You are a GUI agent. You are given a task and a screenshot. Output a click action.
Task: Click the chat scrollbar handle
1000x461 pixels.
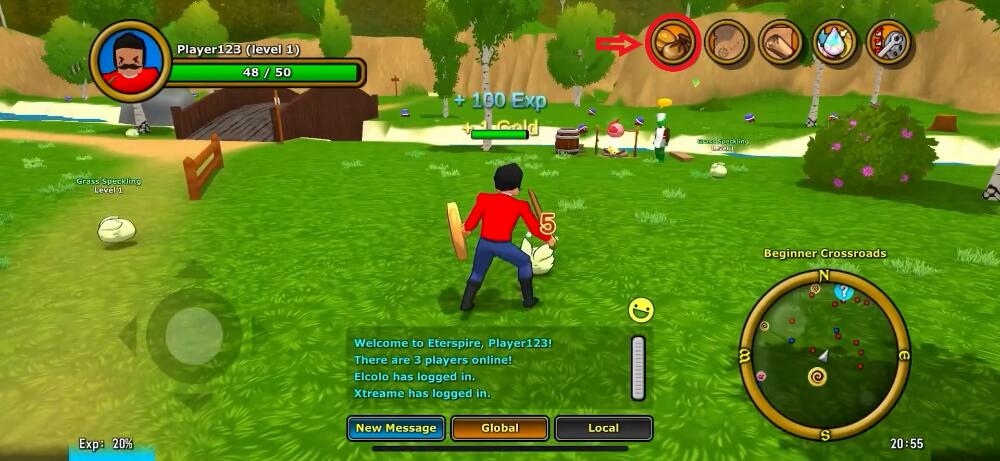click(638, 367)
